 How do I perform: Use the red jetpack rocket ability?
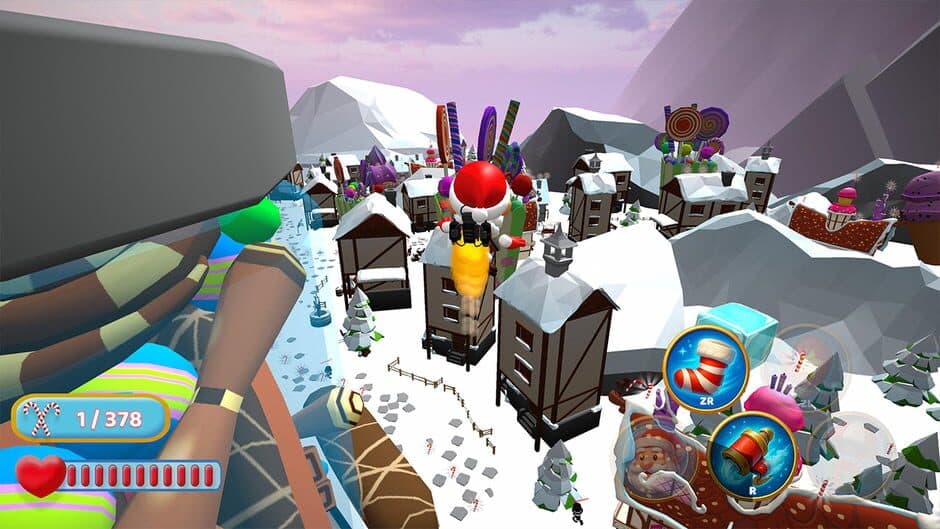point(751,455)
